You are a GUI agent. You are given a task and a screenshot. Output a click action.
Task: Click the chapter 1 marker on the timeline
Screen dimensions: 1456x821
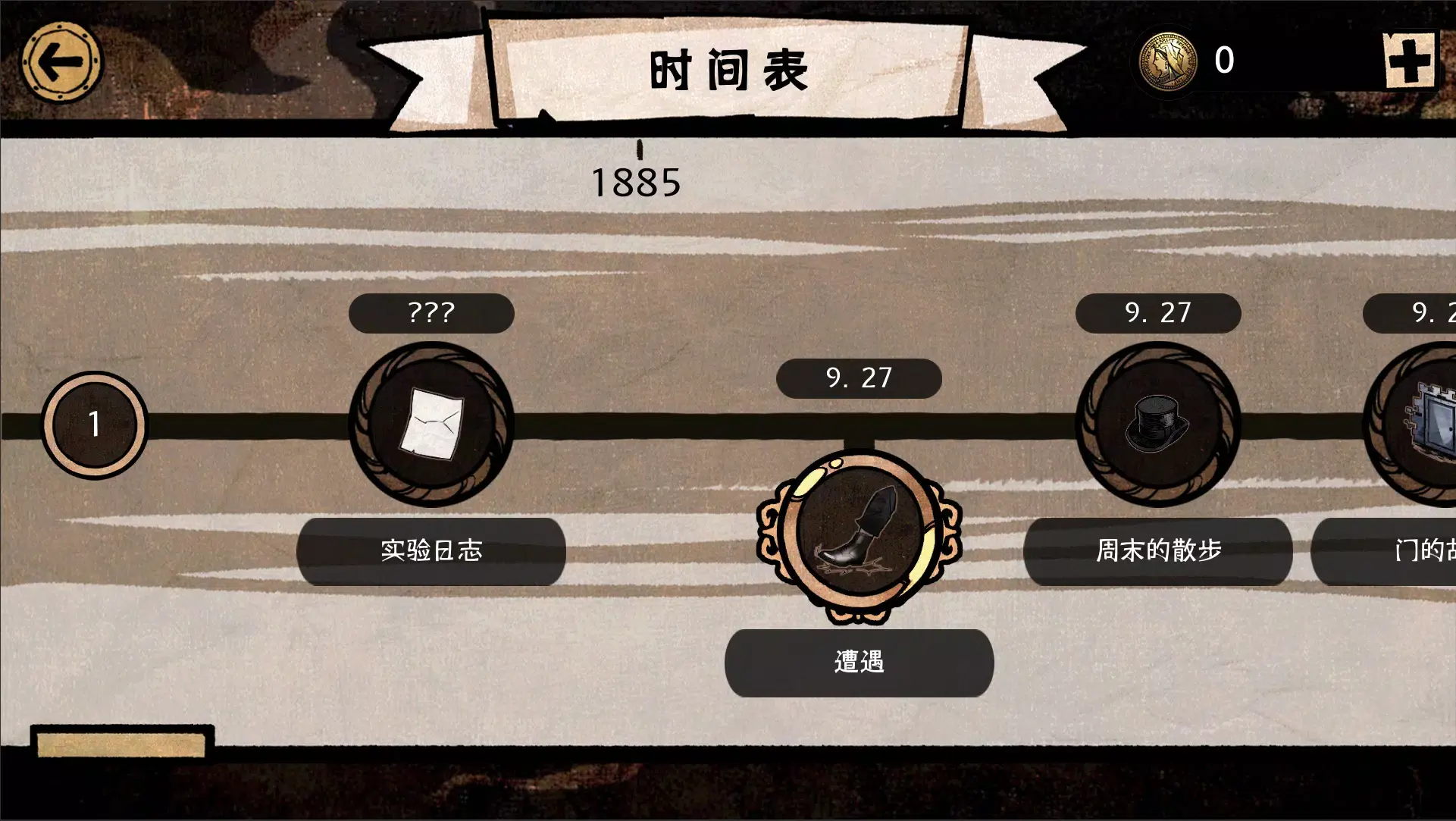pyautogui.click(x=93, y=426)
